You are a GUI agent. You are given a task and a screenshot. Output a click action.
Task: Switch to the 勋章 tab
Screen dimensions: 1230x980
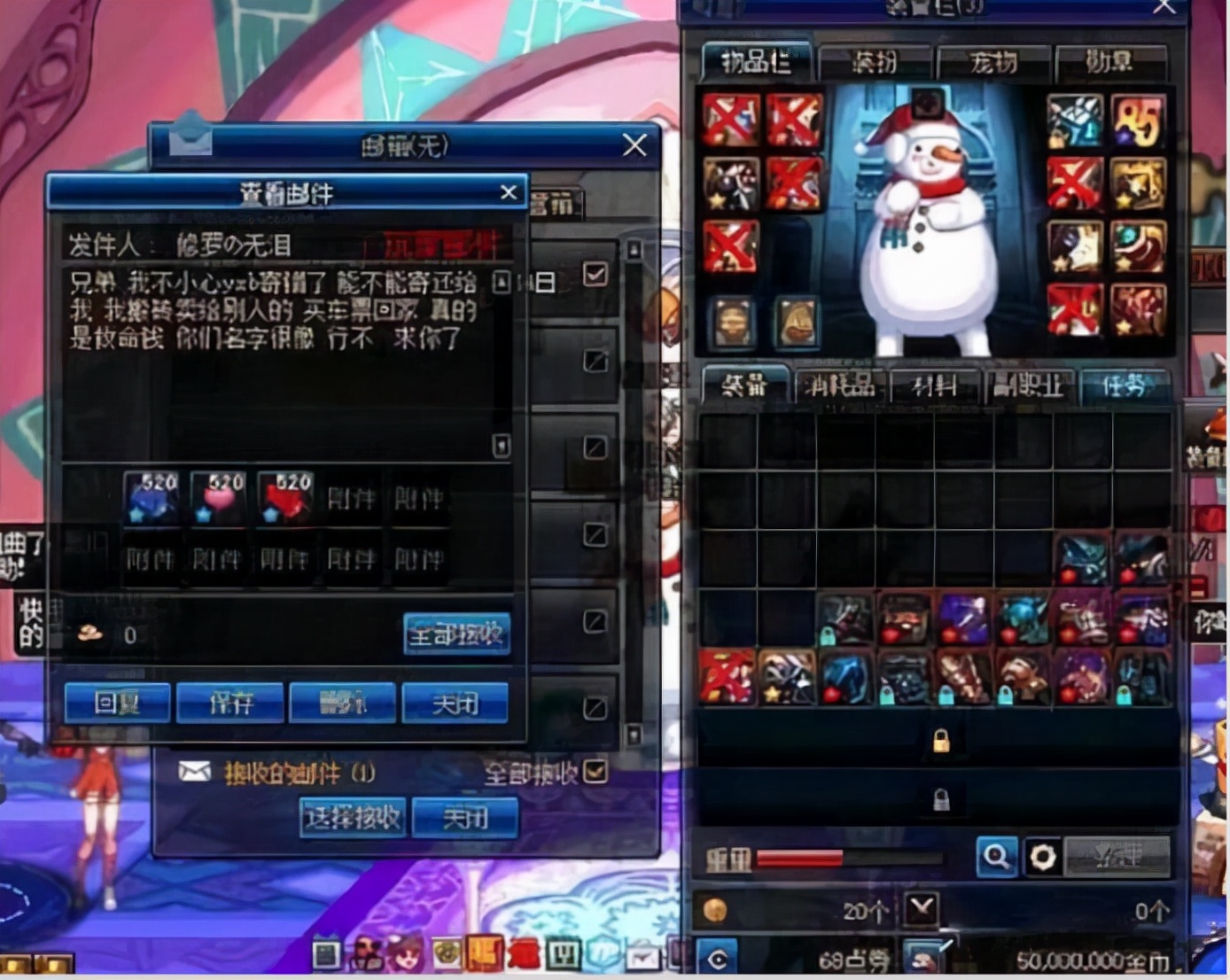1110,61
